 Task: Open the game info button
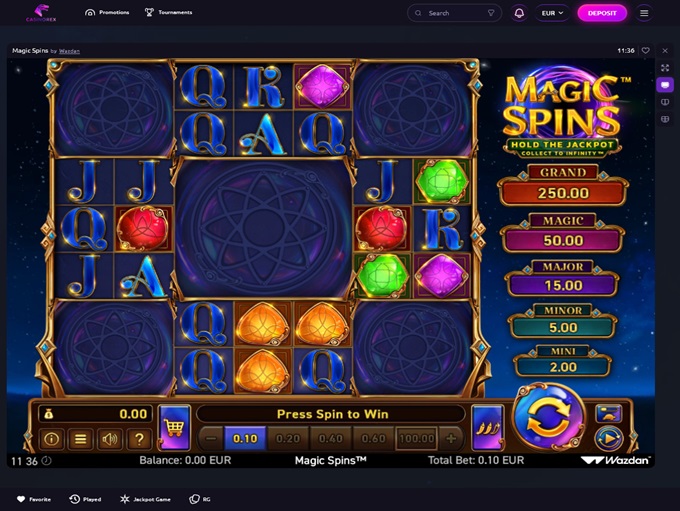[x=51, y=438]
